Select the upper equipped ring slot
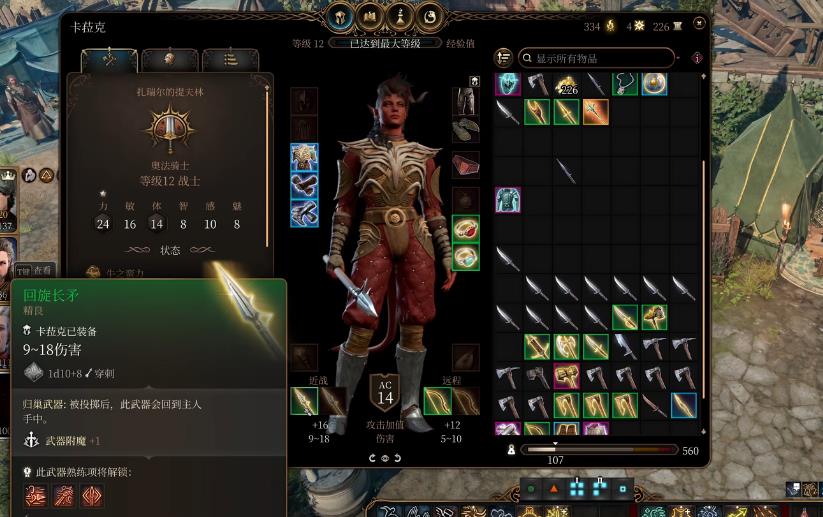 point(465,228)
